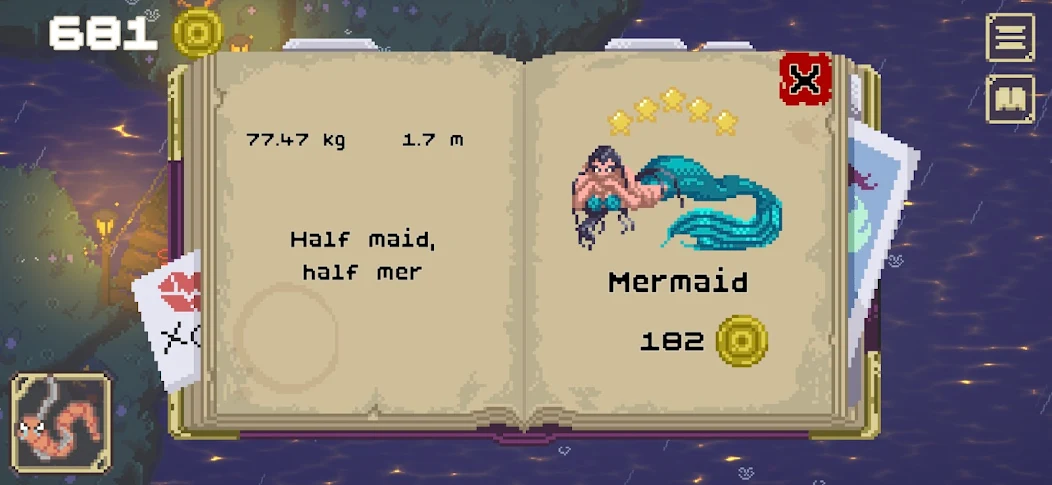This screenshot has width=1052, height=485.
Task: Open the hamburger menu button
Action: 1010,38
